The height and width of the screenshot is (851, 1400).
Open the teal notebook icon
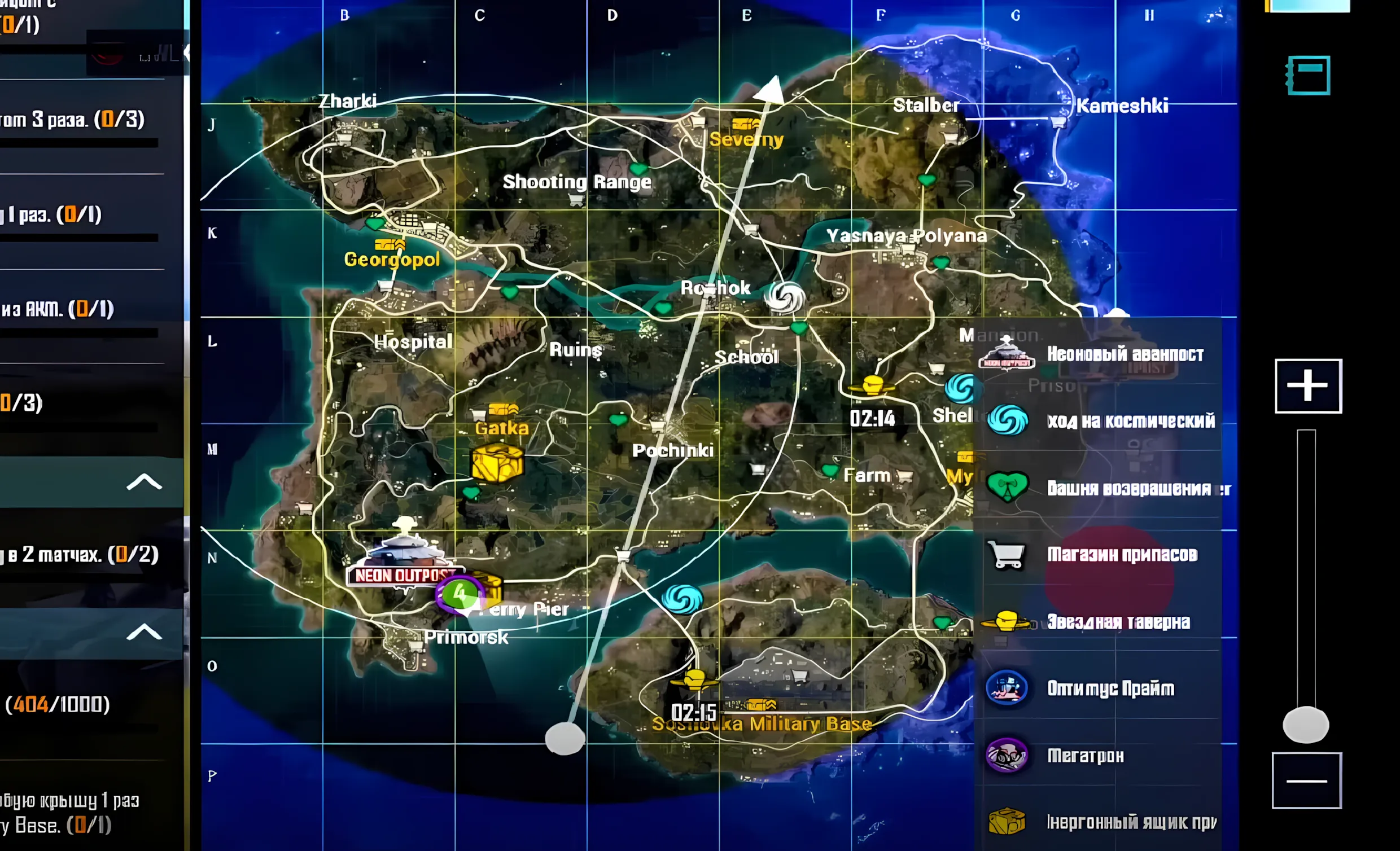[x=1308, y=75]
